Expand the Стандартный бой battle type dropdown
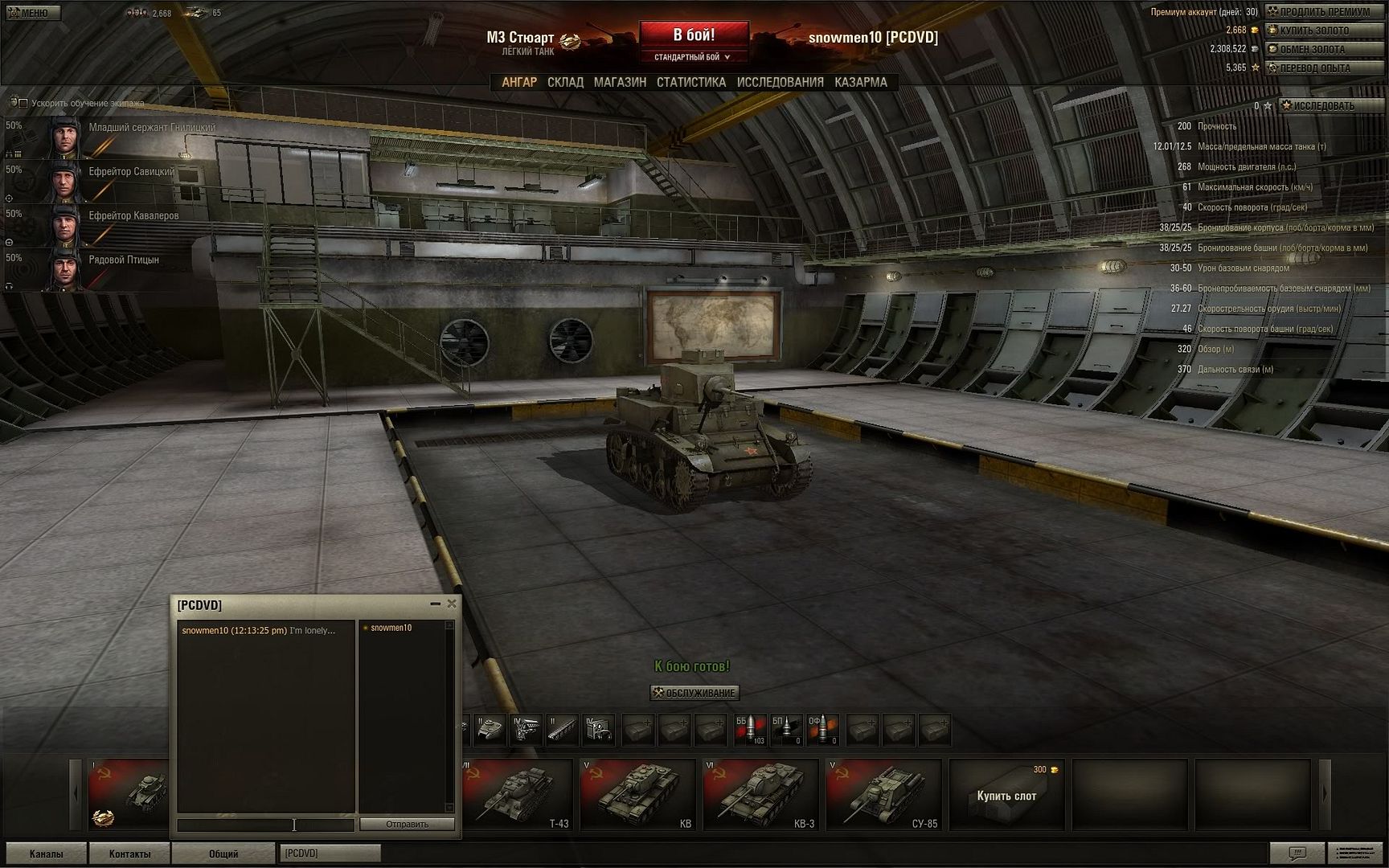1389x868 pixels. pos(693,57)
